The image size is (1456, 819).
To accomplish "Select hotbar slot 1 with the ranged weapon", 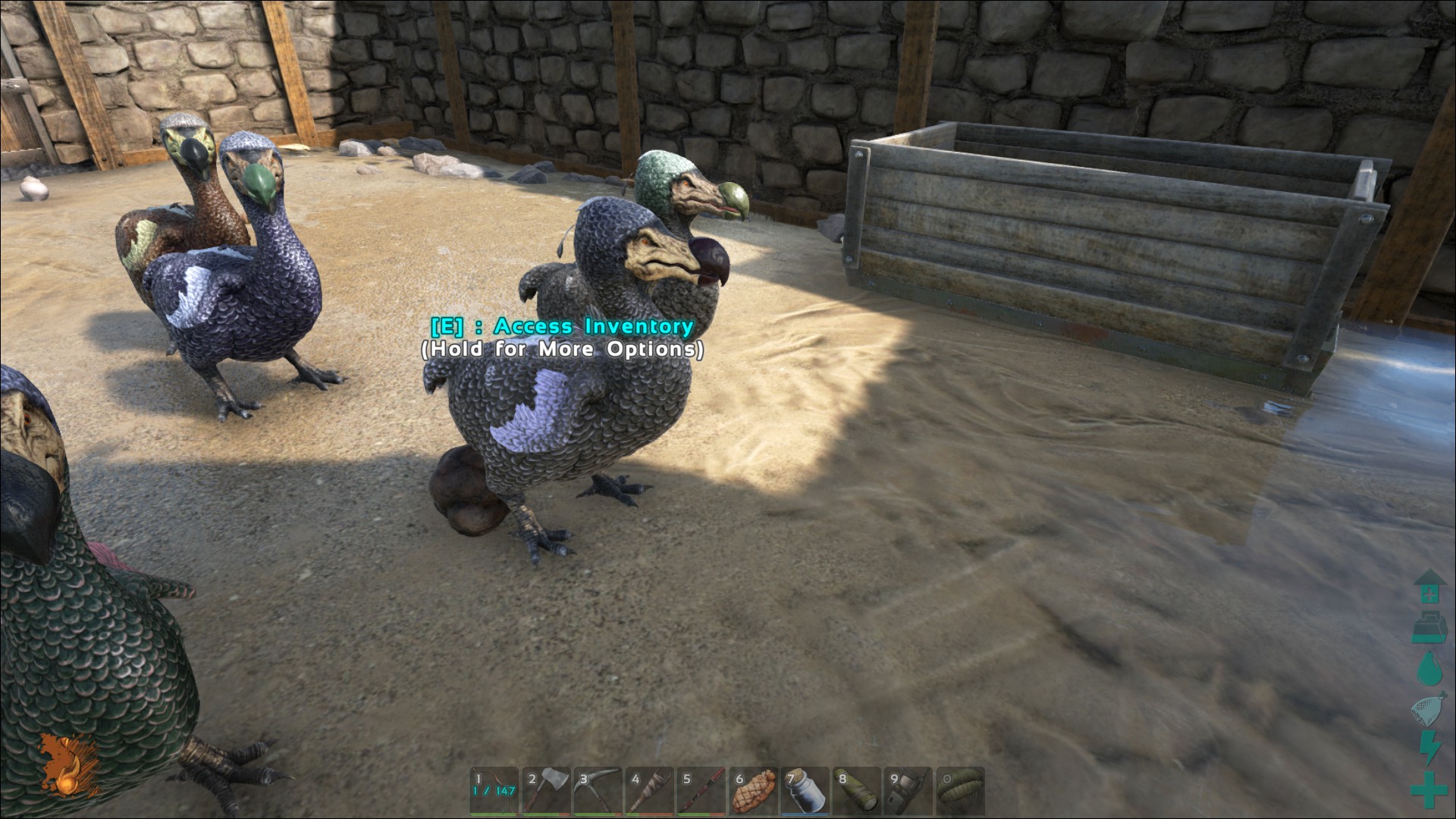I will (494, 791).
